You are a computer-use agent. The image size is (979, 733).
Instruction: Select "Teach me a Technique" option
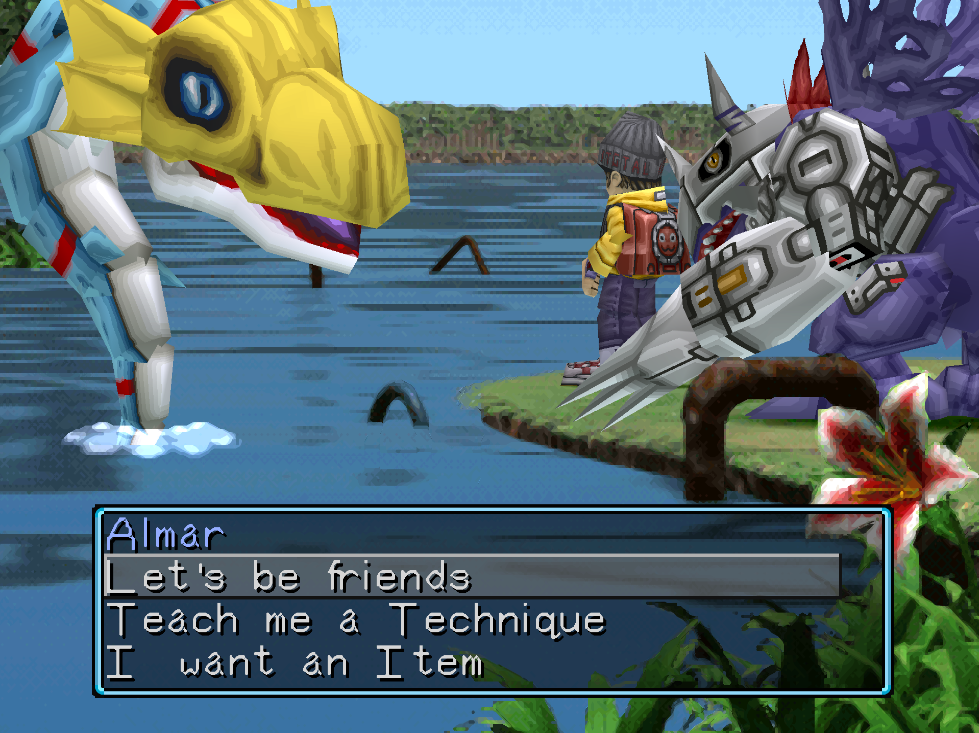coord(356,620)
